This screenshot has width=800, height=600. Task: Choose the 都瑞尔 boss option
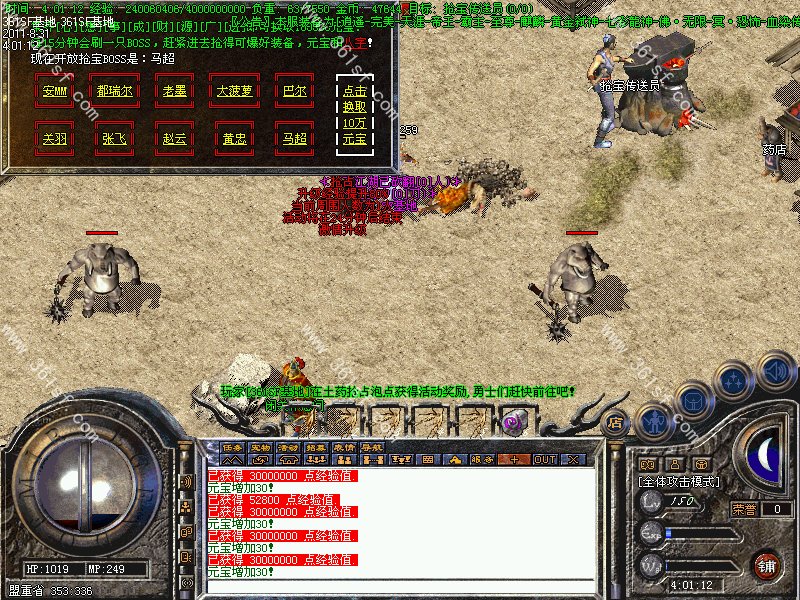[x=116, y=89]
